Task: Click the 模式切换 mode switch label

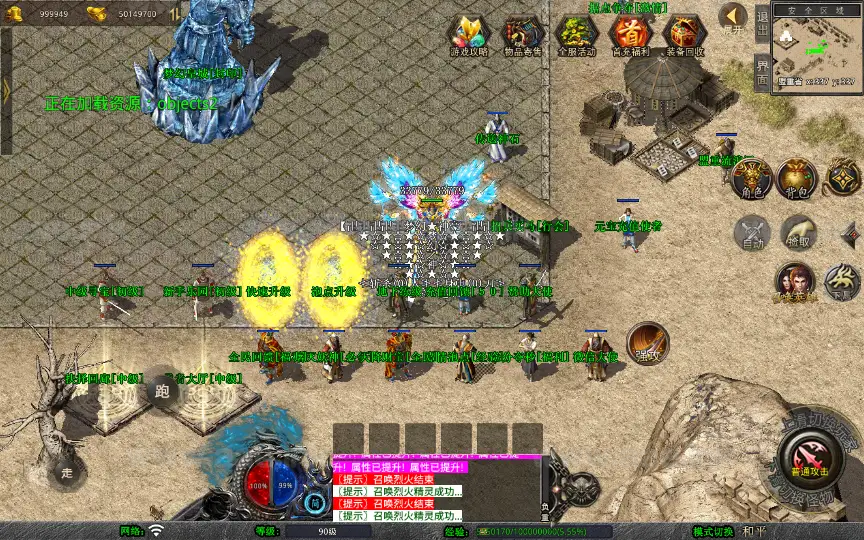Action: pyautogui.click(x=717, y=532)
